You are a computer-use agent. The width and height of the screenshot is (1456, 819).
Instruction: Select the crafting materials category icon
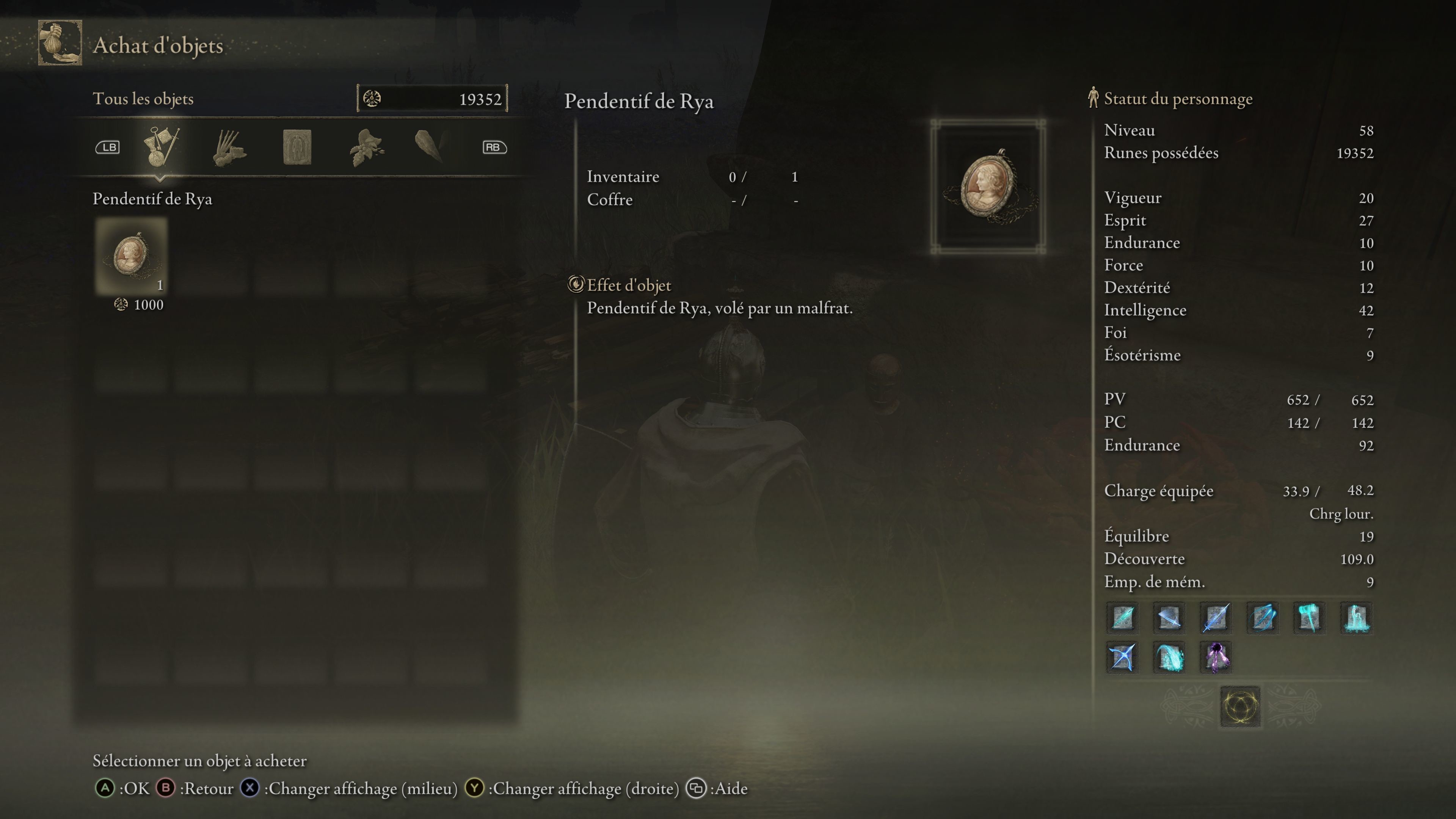coord(229,147)
